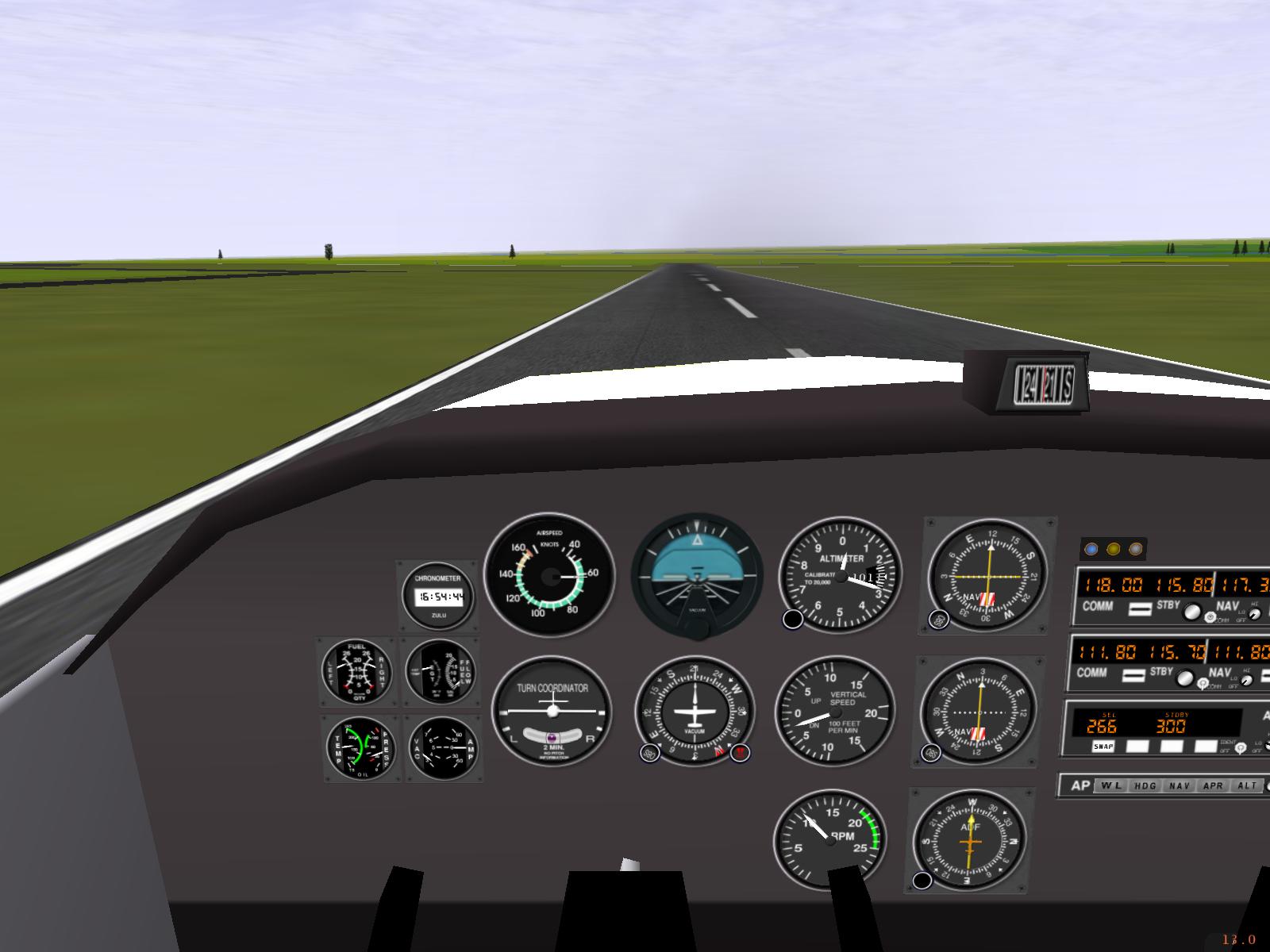This screenshot has width=1270, height=952.
Task: Click the ADF SWAP frequency button
Action: click(1103, 747)
